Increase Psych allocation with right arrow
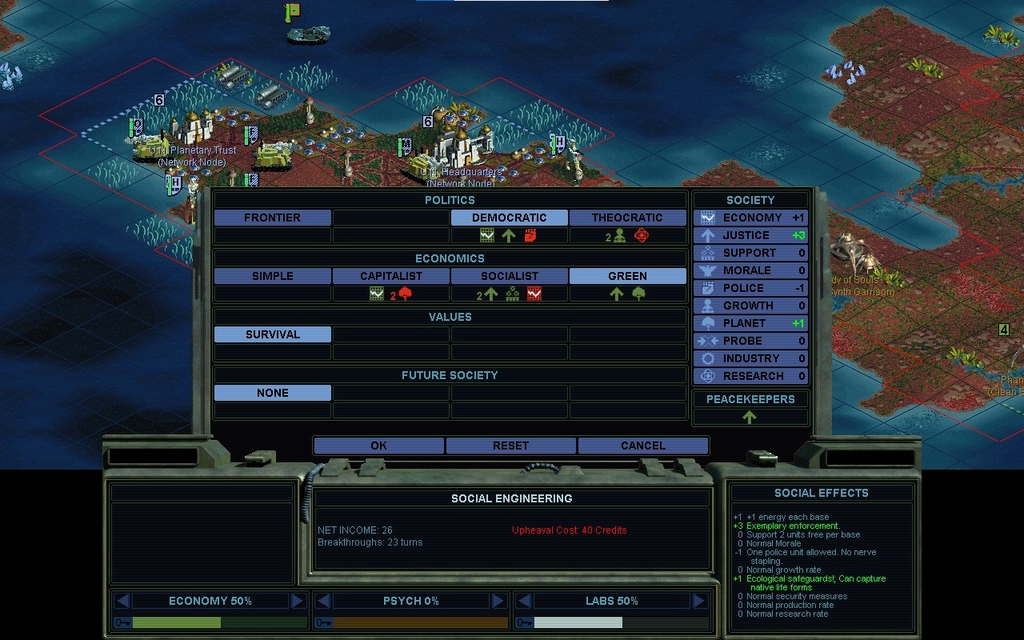Viewport: 1024px width, 640px height. pos(498,601)
